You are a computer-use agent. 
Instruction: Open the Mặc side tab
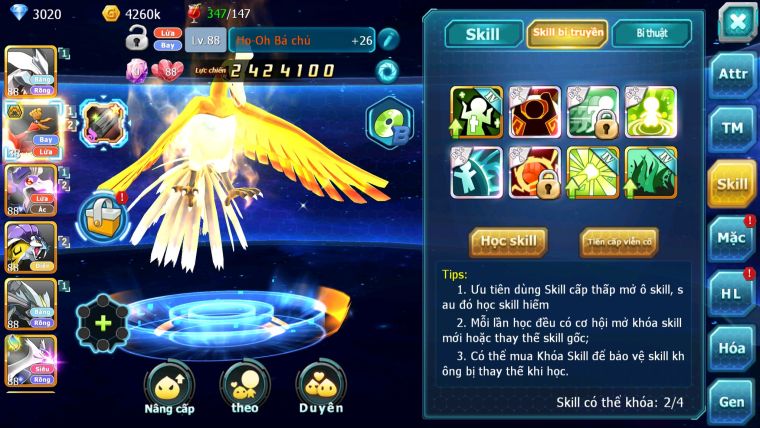coord(732,238)
